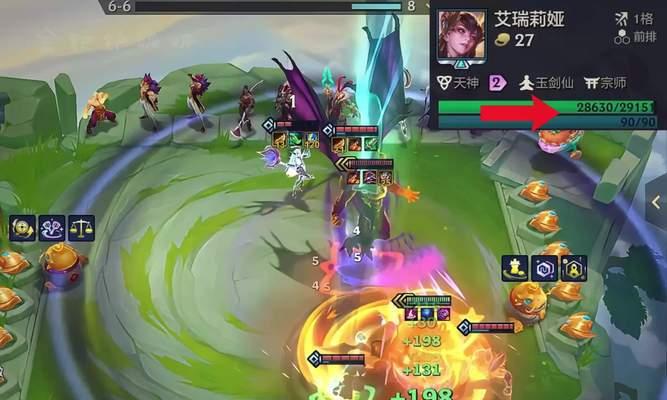Viewport: 667px width, 400px height.
Task: Inspect the golden figure hexagon augment icon
Action: 574,268
